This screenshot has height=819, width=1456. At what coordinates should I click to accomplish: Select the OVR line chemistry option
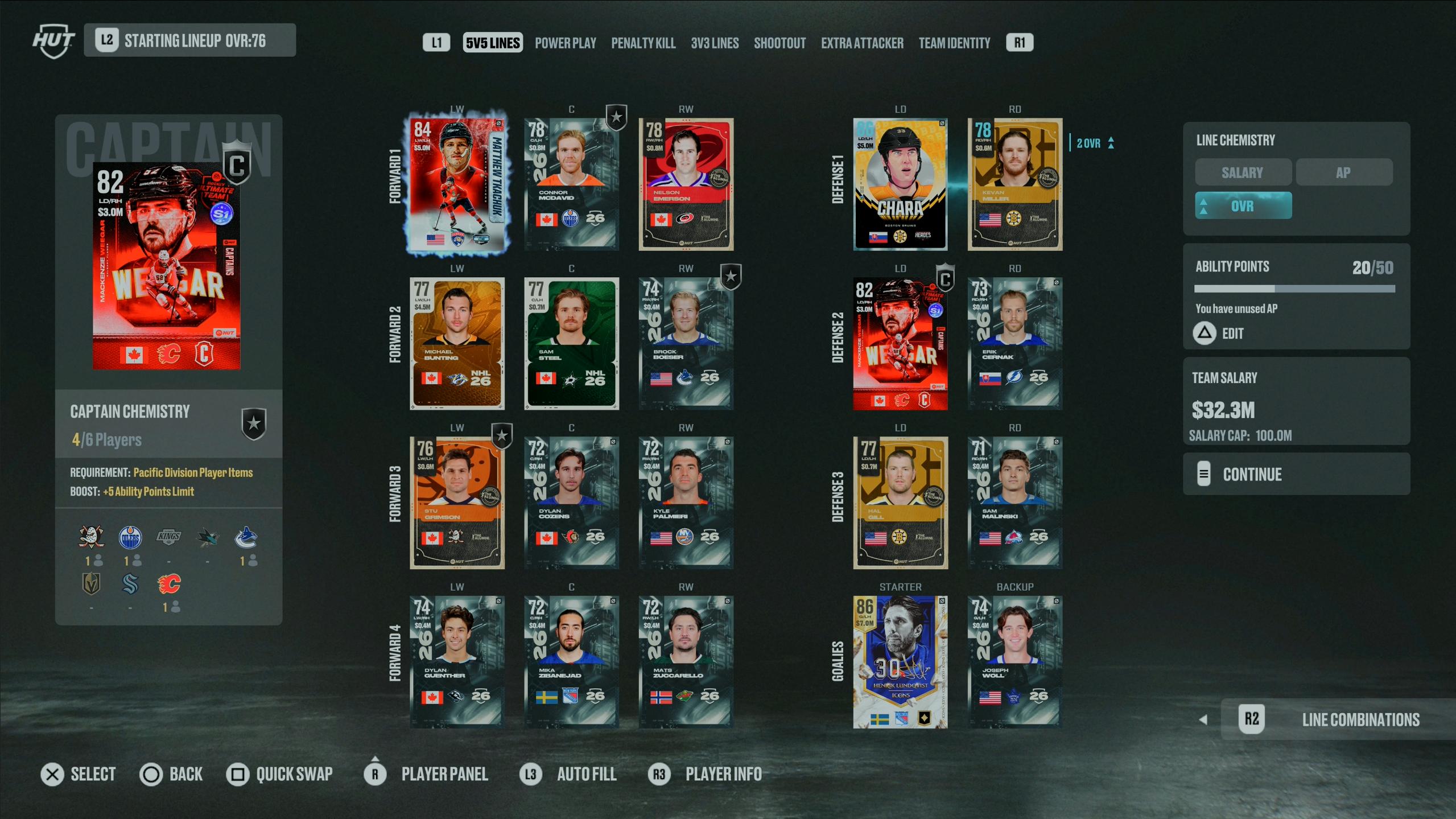(1243, 205)
